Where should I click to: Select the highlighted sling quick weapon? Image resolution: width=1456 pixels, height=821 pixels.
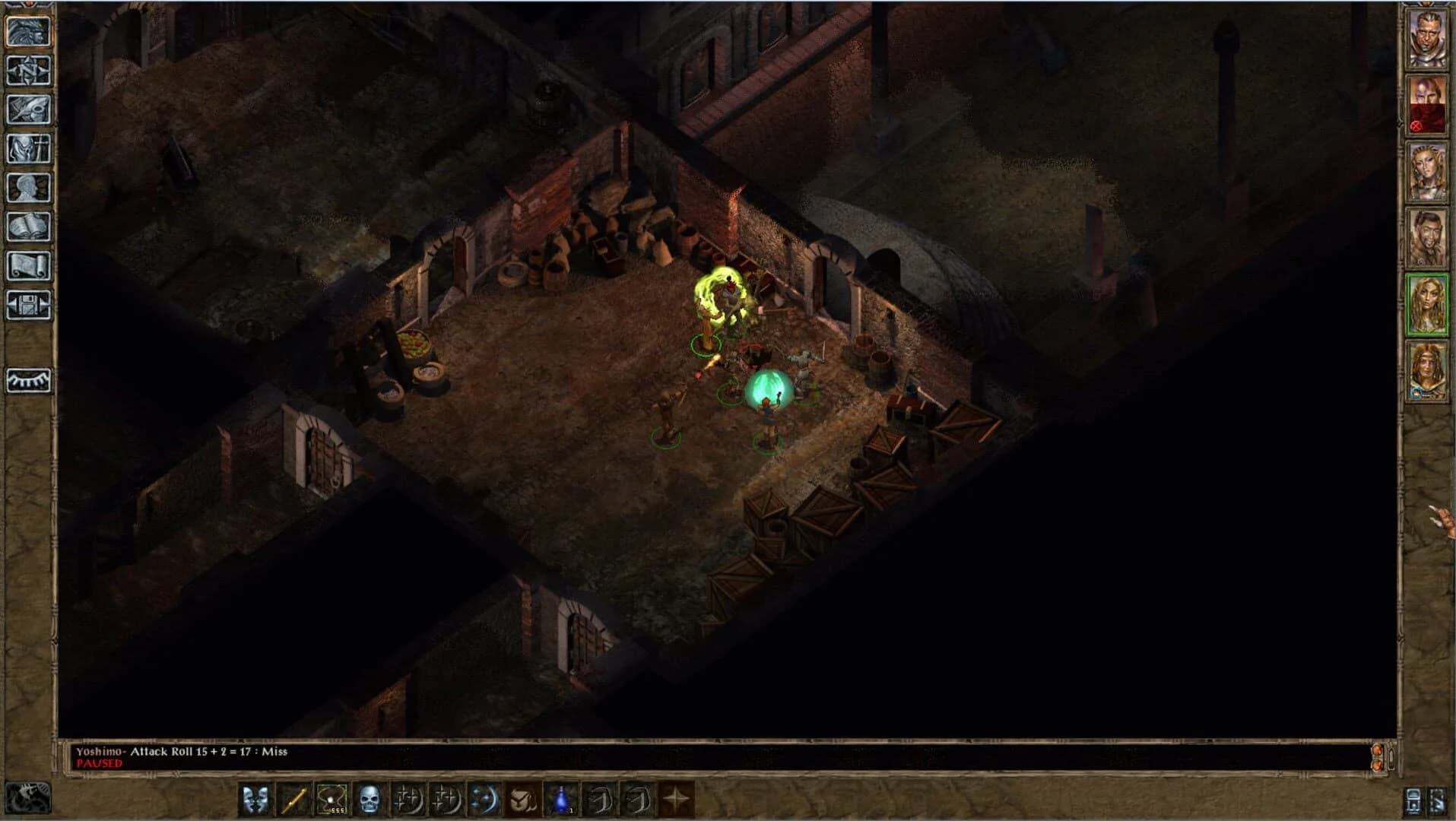(331, 800)
